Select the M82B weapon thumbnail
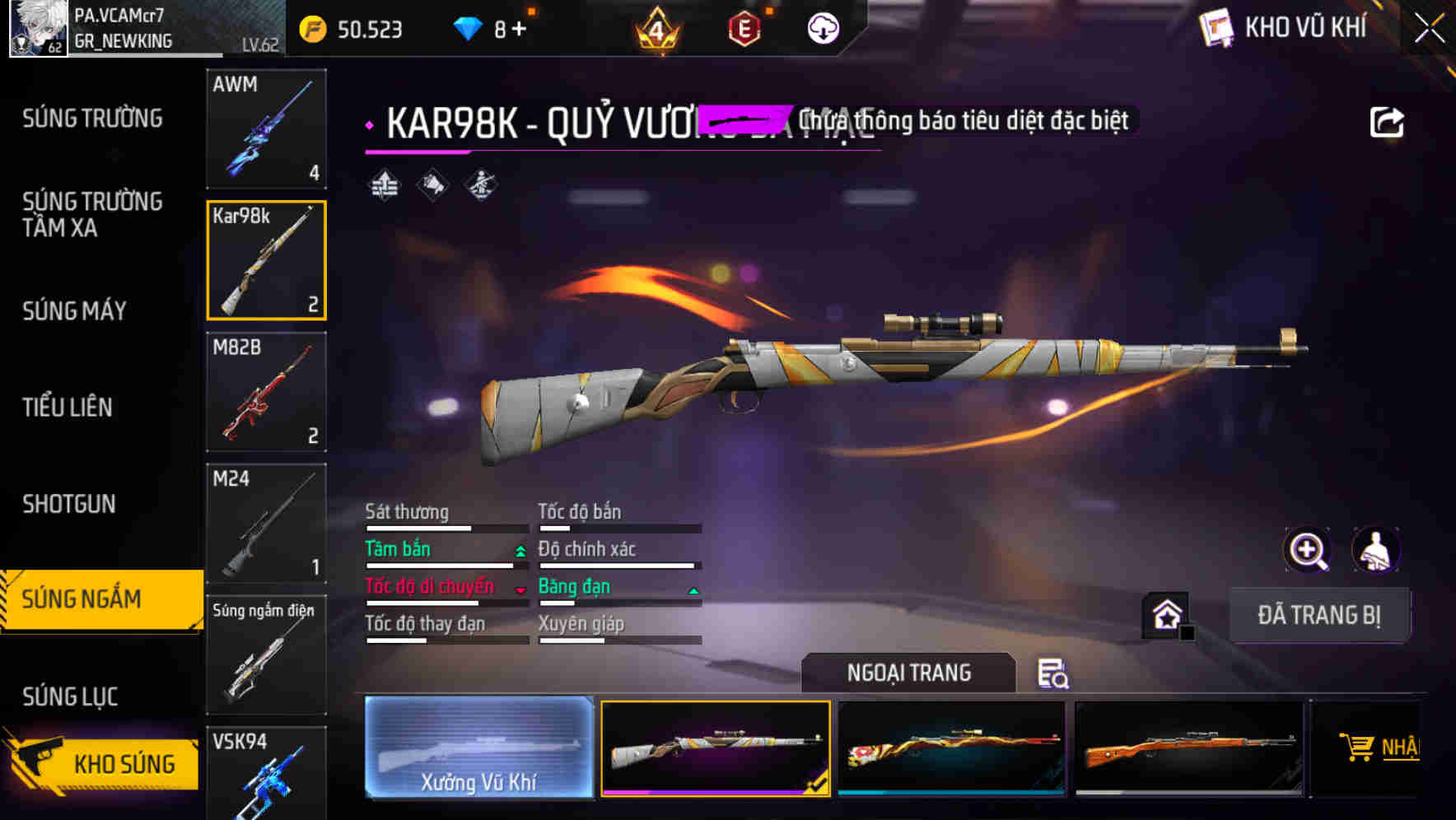This screenshot has height=820, width=1456. coord(266,392)
